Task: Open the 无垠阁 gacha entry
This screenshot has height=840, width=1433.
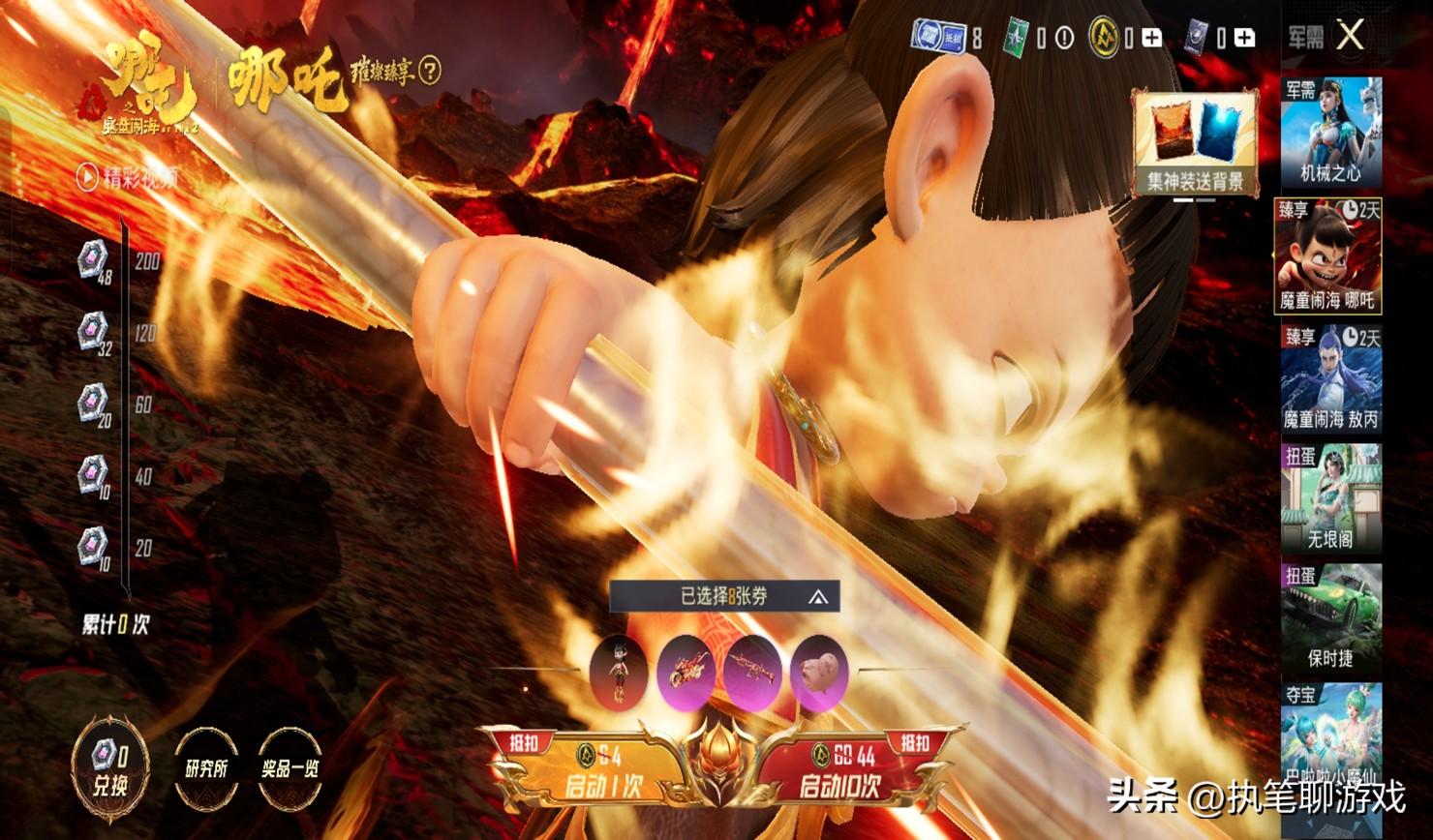Action: pos(1330,497)
